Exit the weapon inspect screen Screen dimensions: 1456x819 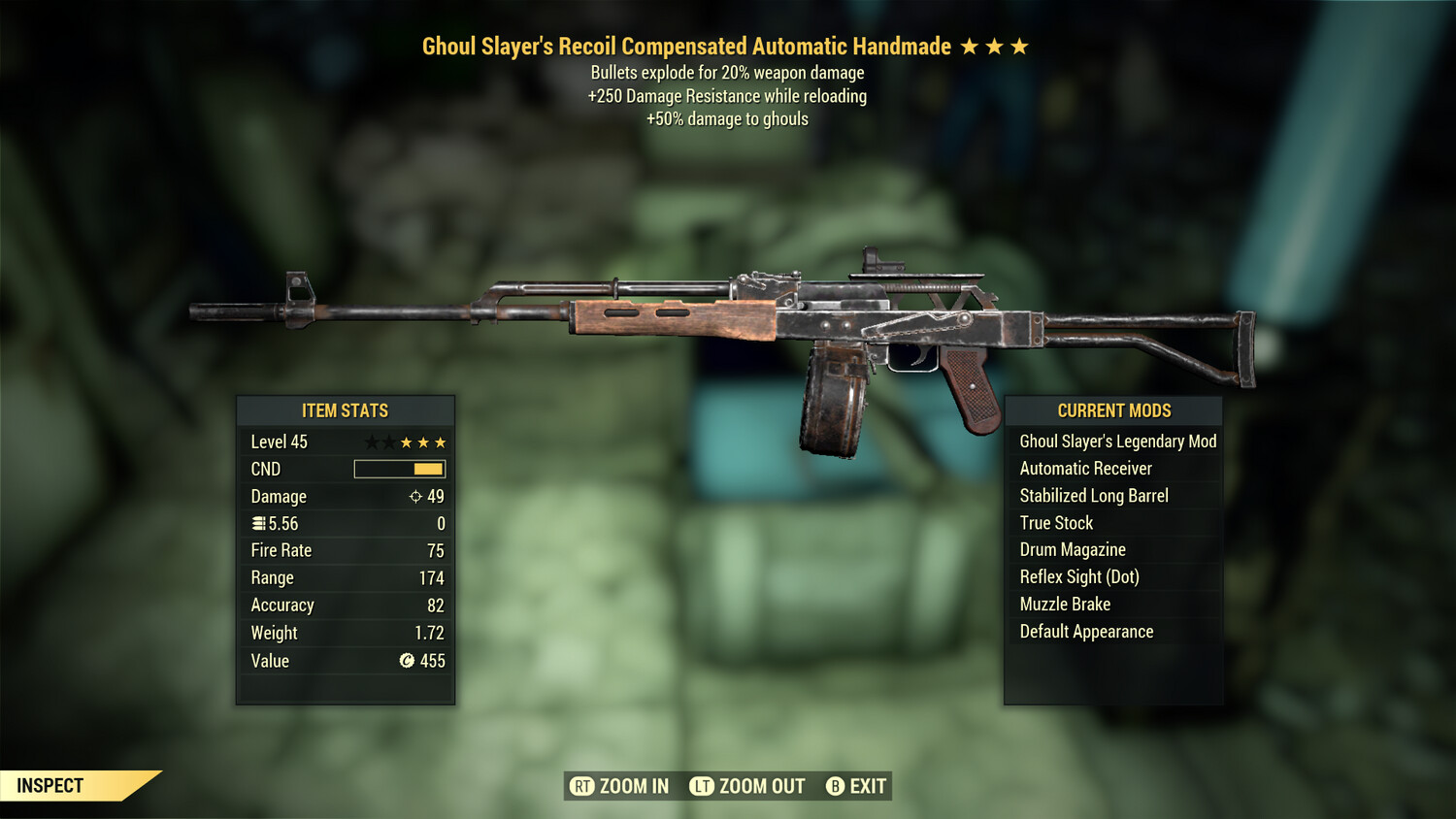coord(856,786)
